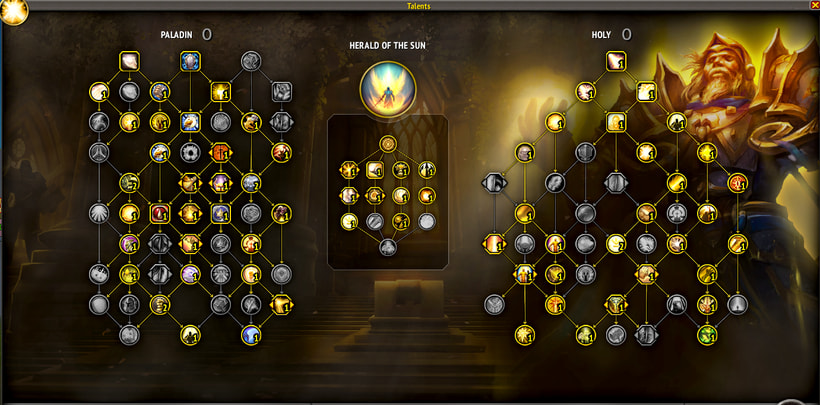The image size is (820, 405).
Task: Learn the gray unlearned talent atop Paladin tree
Action: pyautogui.click(x=250, y=61)
